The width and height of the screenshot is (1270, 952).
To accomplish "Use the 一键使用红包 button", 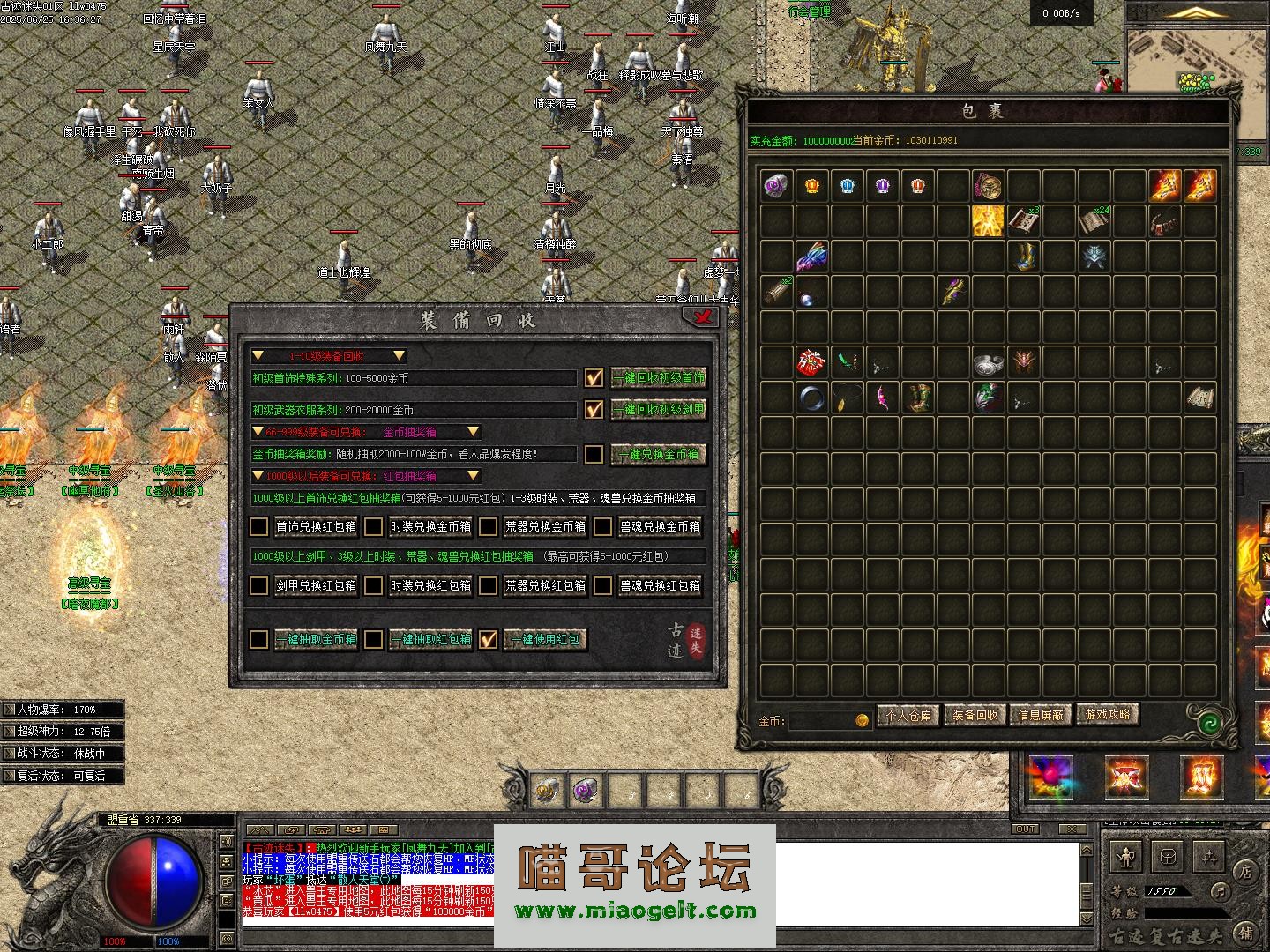I will pos(545,640).
